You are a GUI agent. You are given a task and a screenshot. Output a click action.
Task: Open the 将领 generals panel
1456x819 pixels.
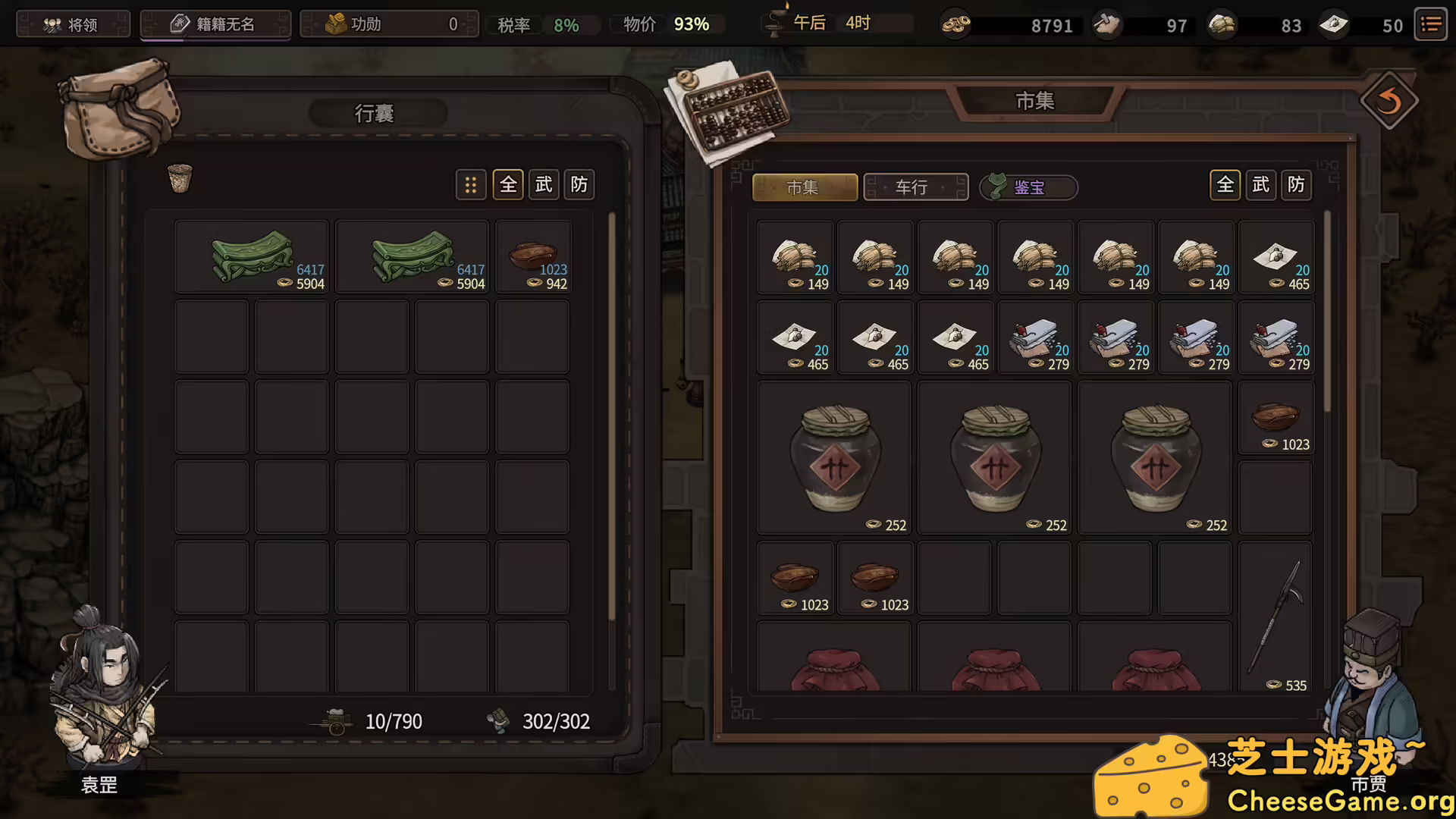tap(73, 24)
